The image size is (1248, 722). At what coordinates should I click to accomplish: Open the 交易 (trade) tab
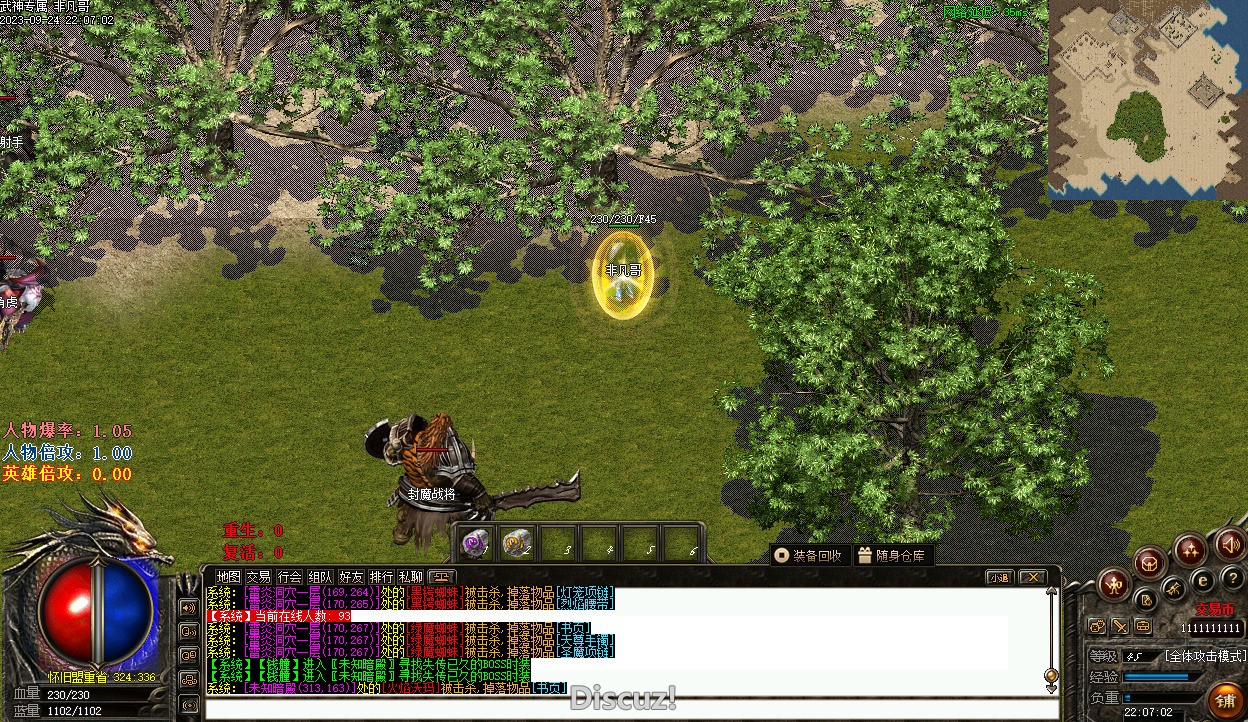pyautogui.click(x=259, y=577)
